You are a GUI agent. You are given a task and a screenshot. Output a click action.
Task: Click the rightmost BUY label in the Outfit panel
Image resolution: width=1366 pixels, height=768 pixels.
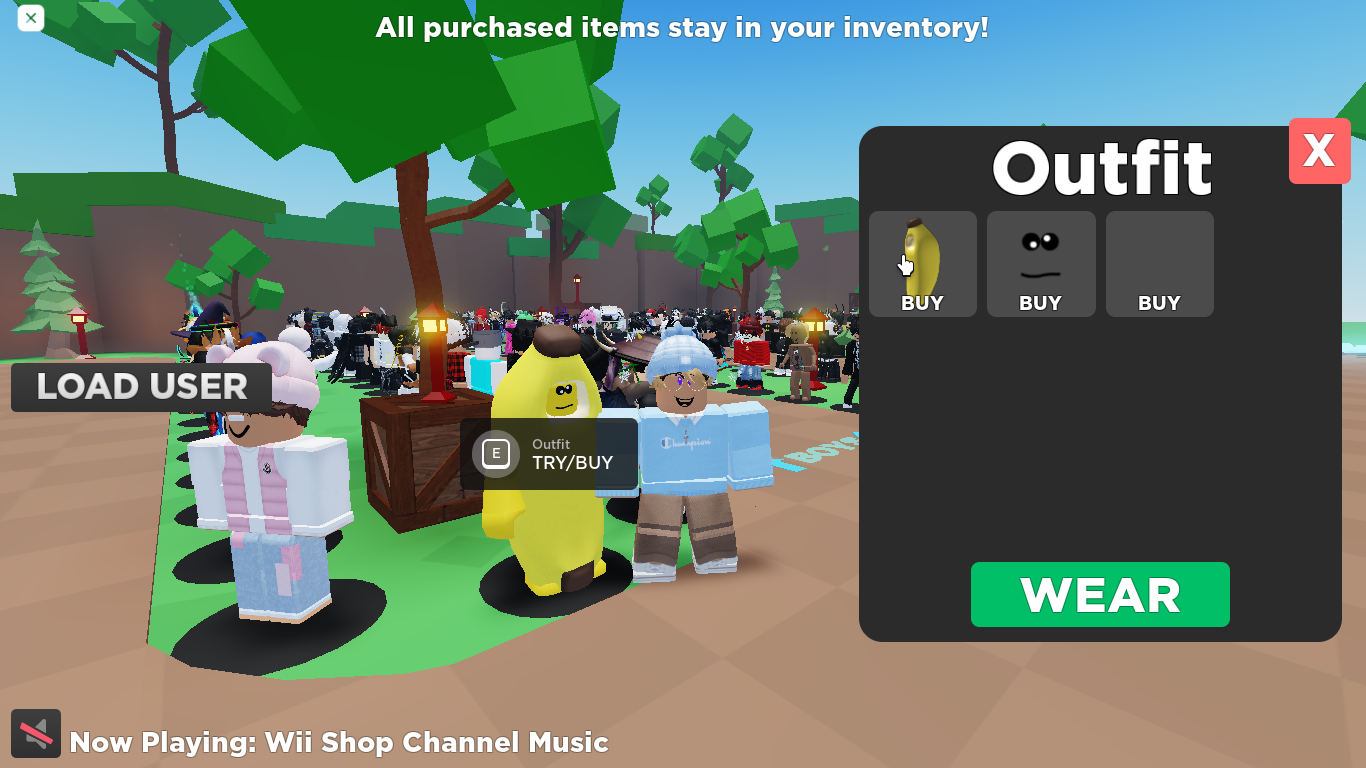pos(1158,302)
